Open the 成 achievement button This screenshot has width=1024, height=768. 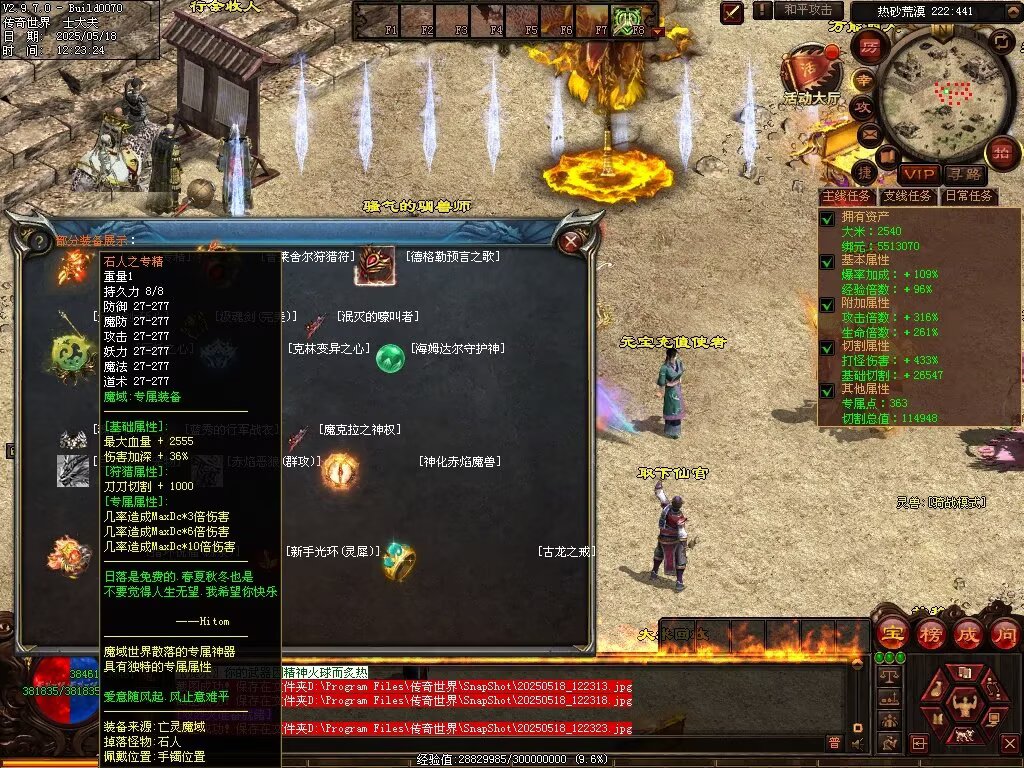(x=968, y=633)
